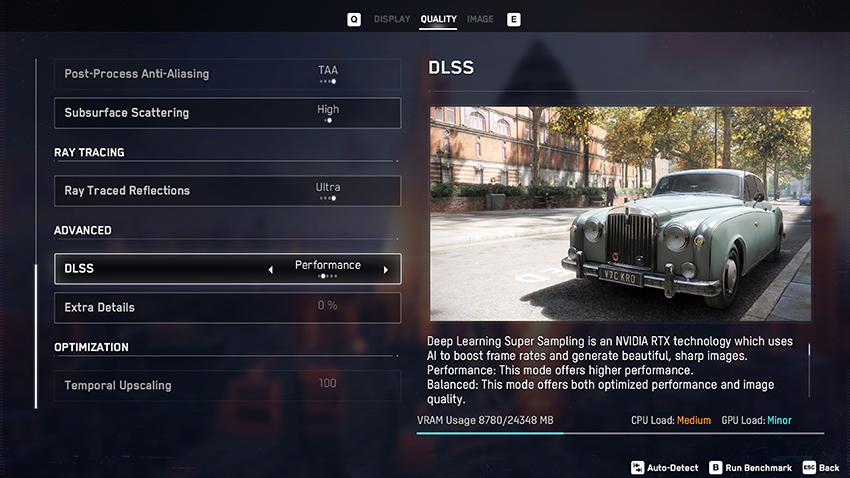Select the Ray Traced Reflections option
The height and width of the screenshot is (478, 850).
(227, 190)
